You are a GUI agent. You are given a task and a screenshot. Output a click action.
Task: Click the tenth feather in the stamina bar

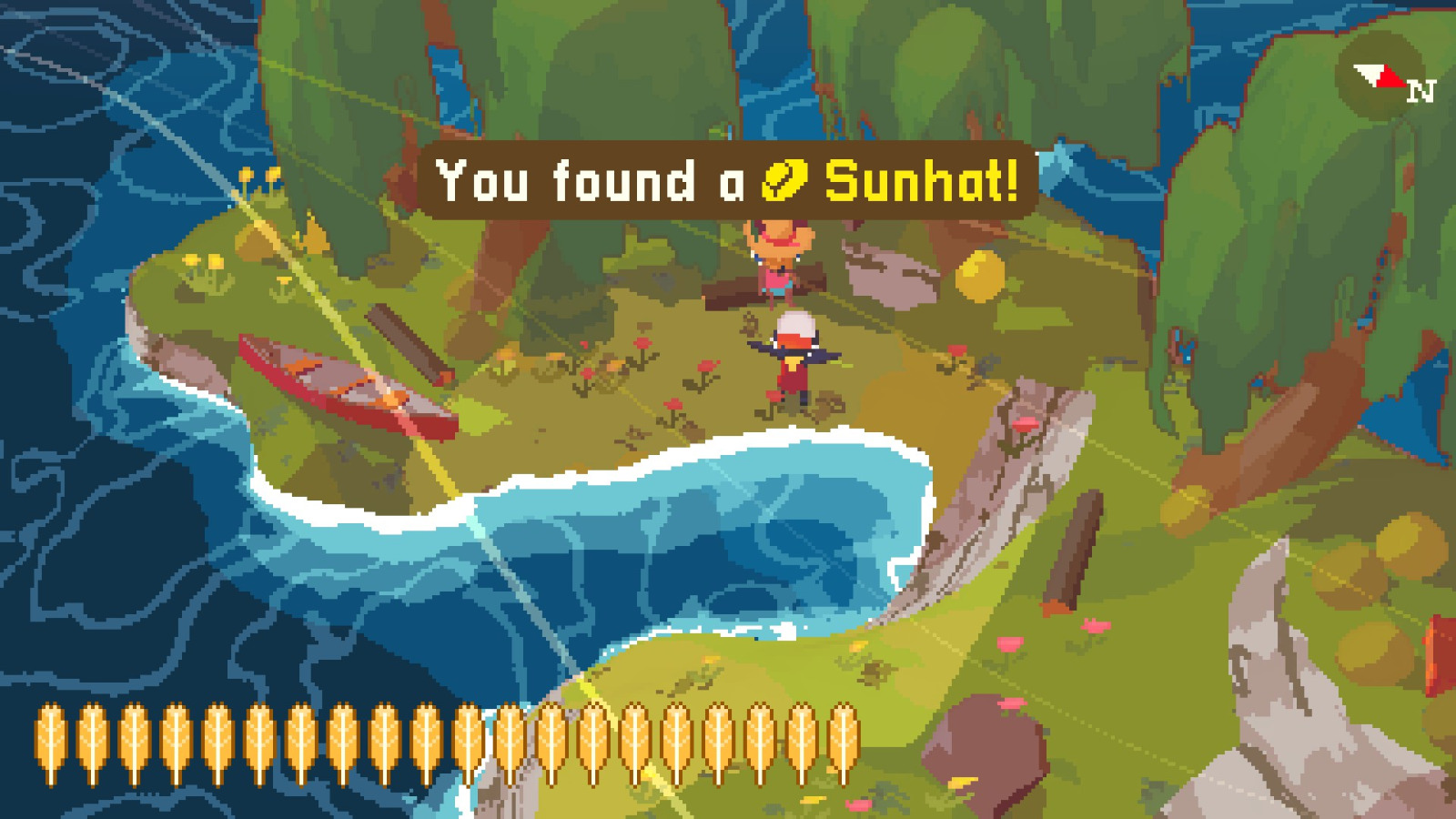[427, 737]
